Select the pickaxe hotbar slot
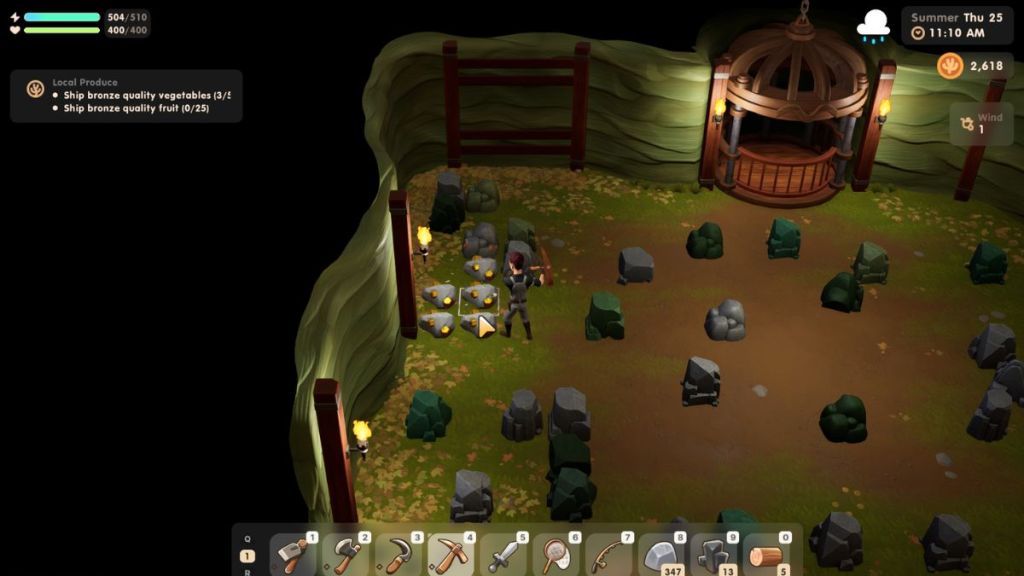1024x576 pixels. pos(451,554)
